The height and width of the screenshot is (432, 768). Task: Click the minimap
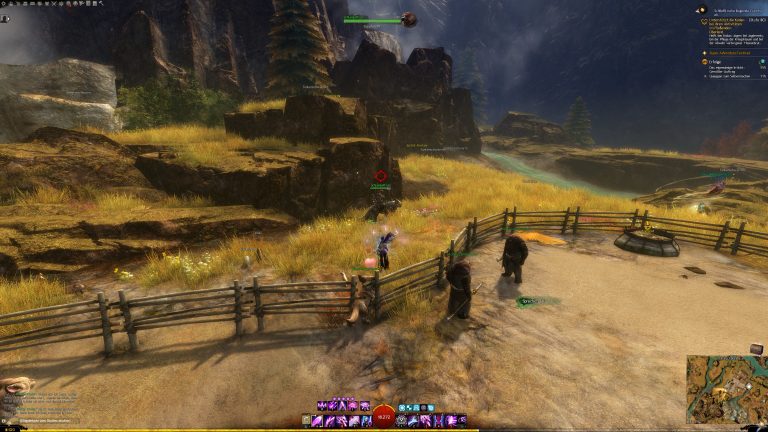(x=726, y=388)
